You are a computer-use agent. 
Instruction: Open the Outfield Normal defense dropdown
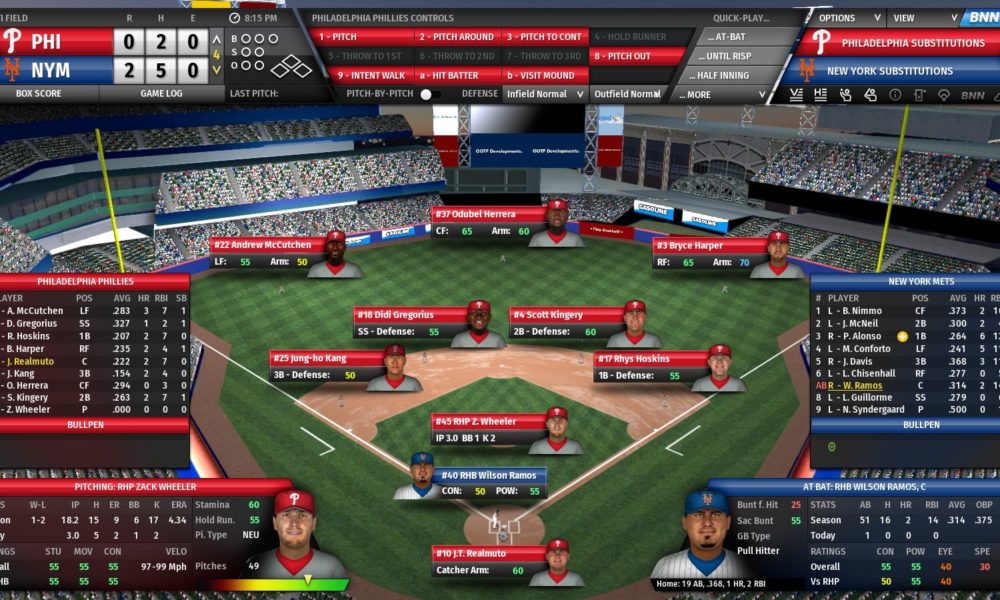[x=628, y=94]
